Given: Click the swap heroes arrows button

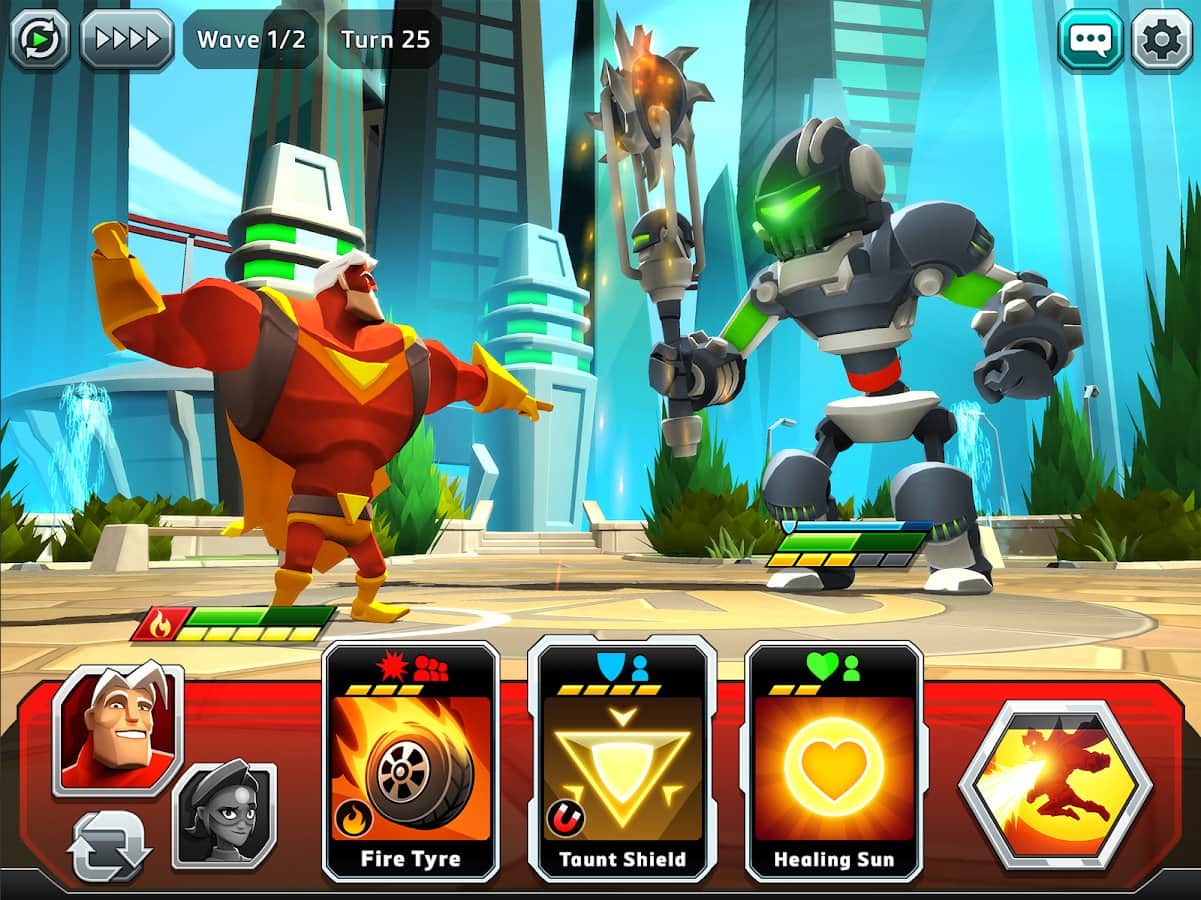Looking at the screenshot, I should 109,846.
